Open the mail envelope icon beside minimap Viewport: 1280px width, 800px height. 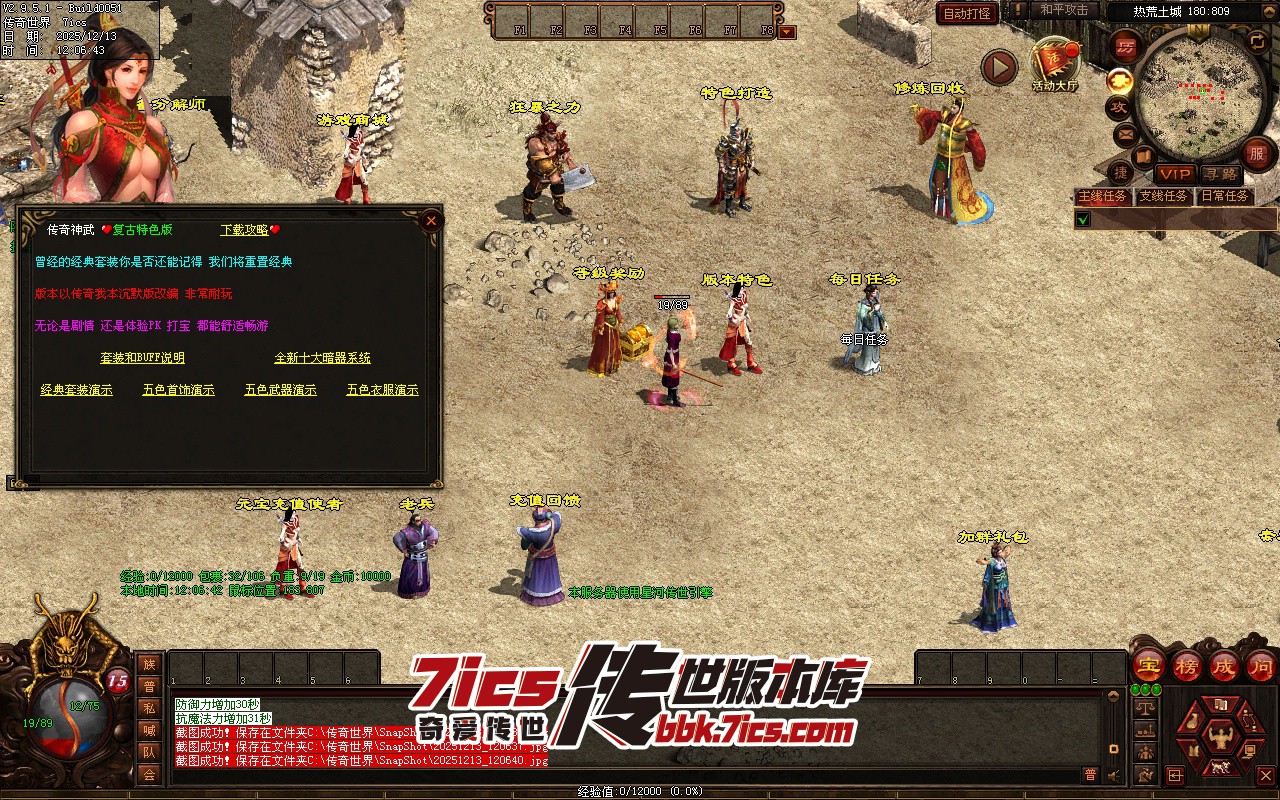[x=1126, y=134]
